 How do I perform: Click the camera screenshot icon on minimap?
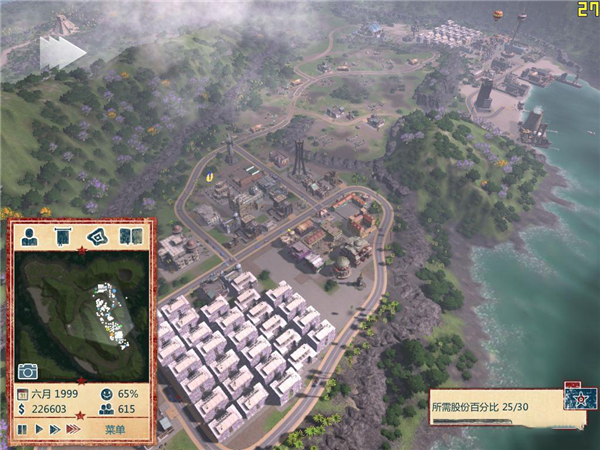pyautogui.click(x=28, y=371)
